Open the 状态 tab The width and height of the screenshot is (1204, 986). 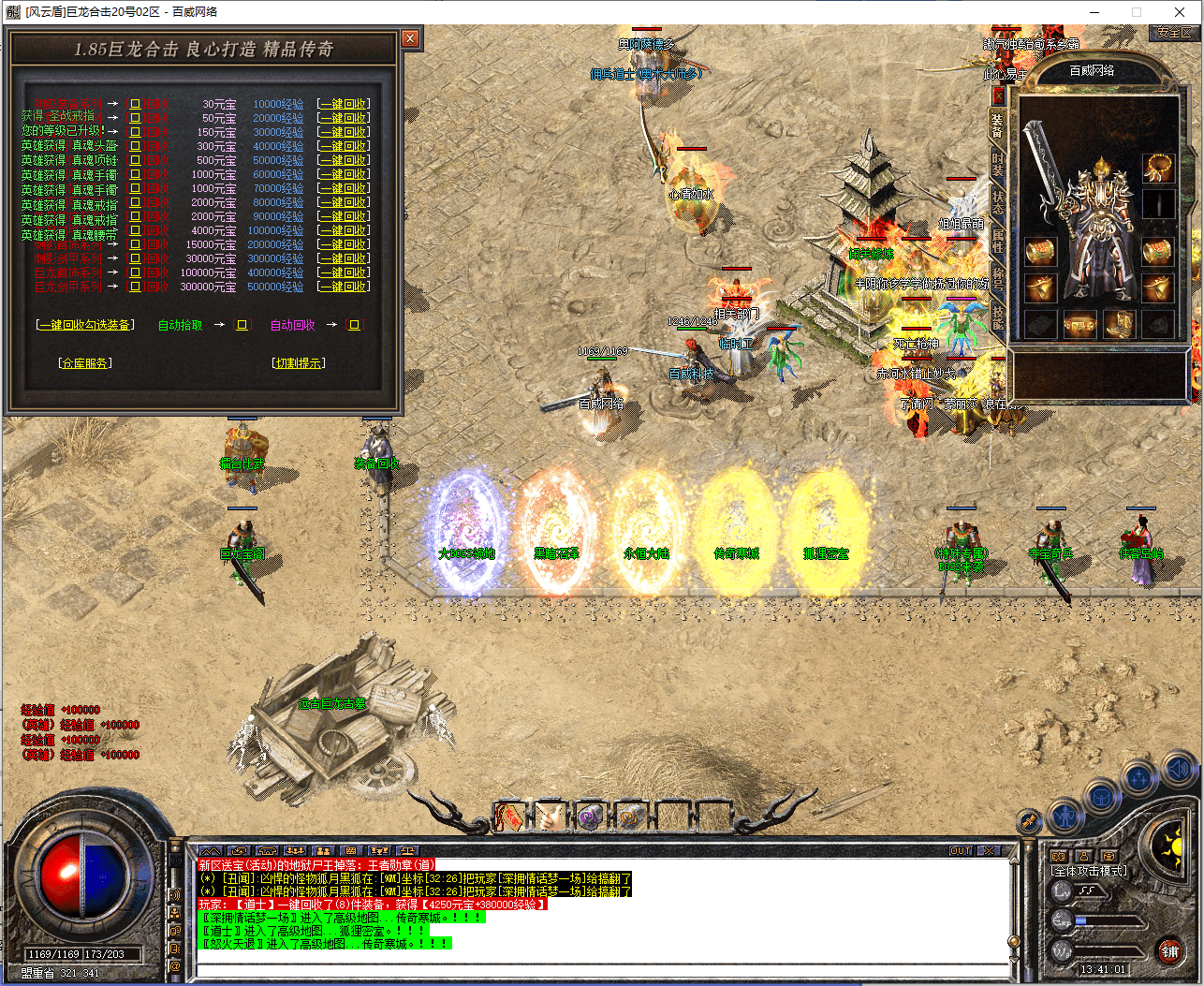click(x=998, y=202)
